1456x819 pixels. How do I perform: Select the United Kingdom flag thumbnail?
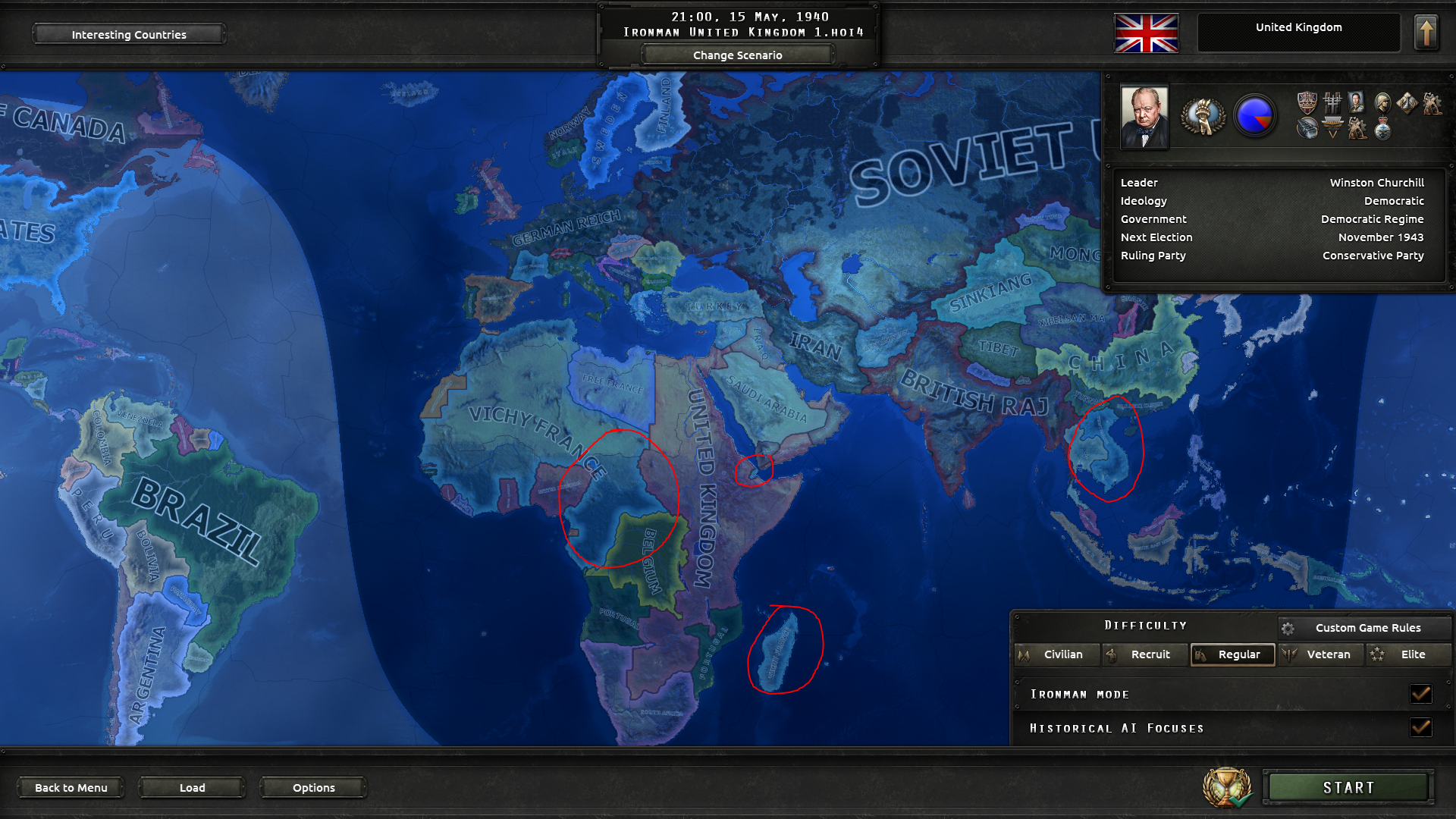point(1145,33)
